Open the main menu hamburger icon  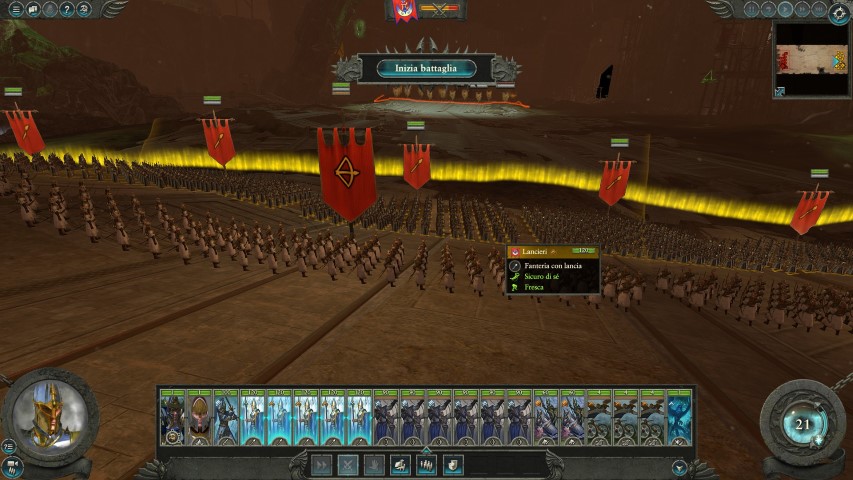(15, 10)
